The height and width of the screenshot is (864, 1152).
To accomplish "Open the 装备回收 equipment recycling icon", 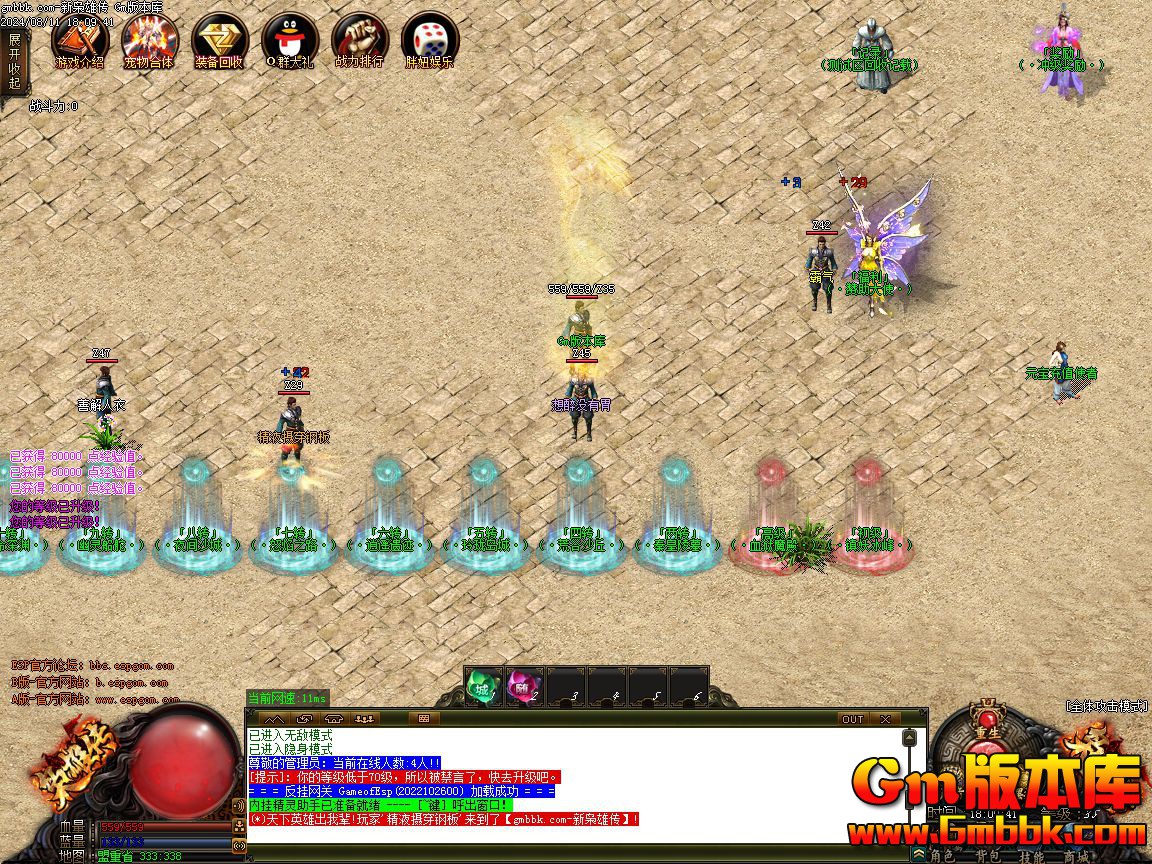I will [220, 41].
